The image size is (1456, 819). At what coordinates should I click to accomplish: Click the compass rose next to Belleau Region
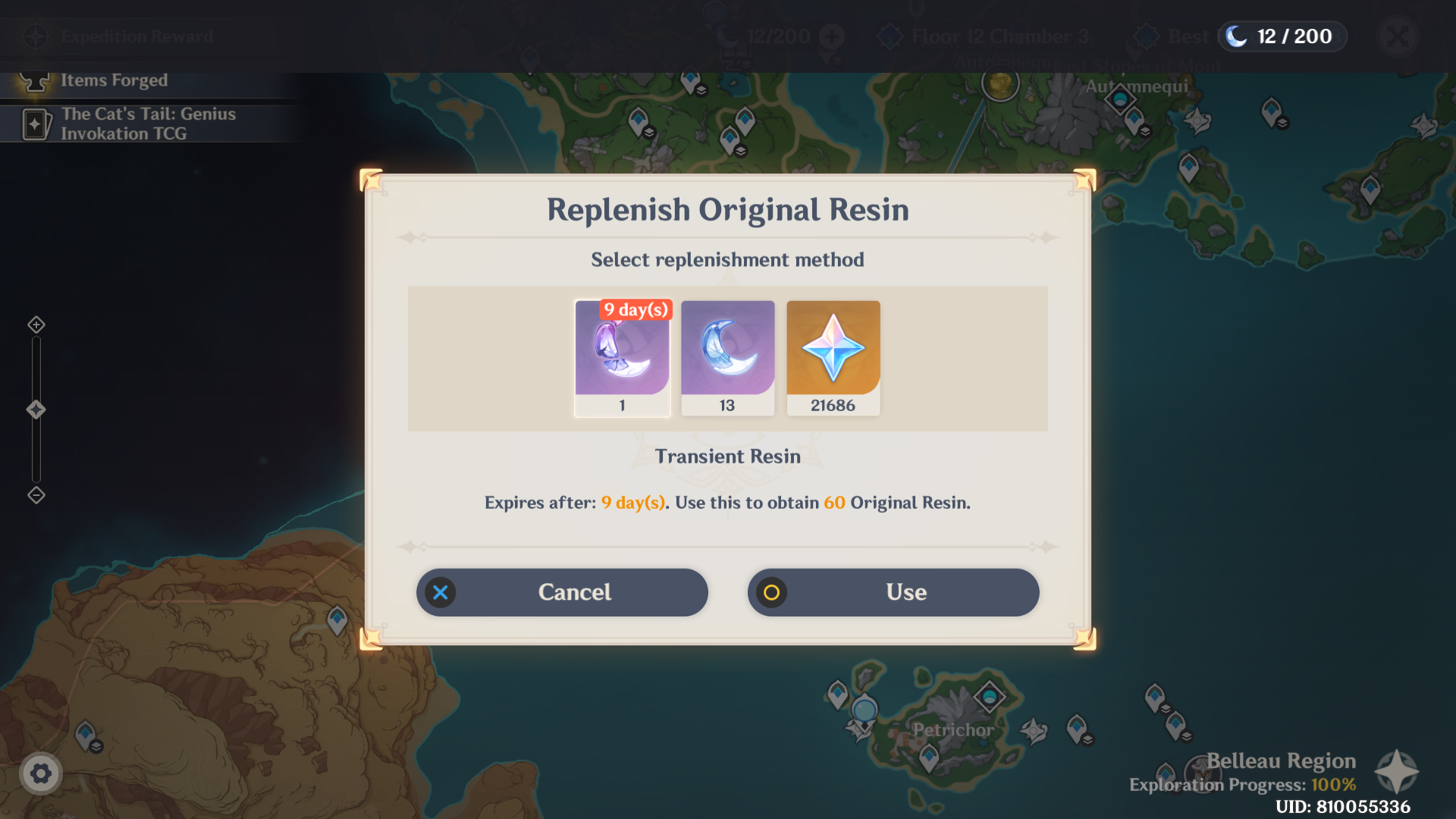(1398, 770)
